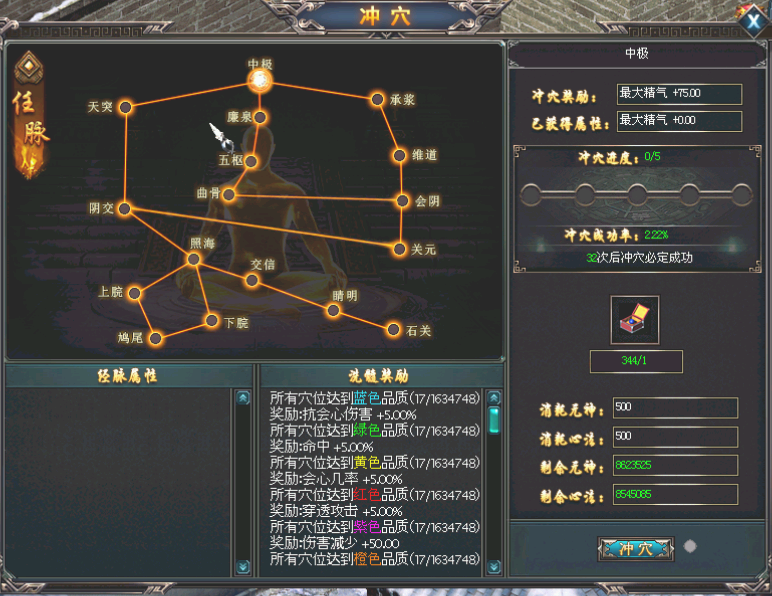This screenshot has height=596, width=772.
Task: Select the 下脘 acupoint node
Action: (212, 320)
